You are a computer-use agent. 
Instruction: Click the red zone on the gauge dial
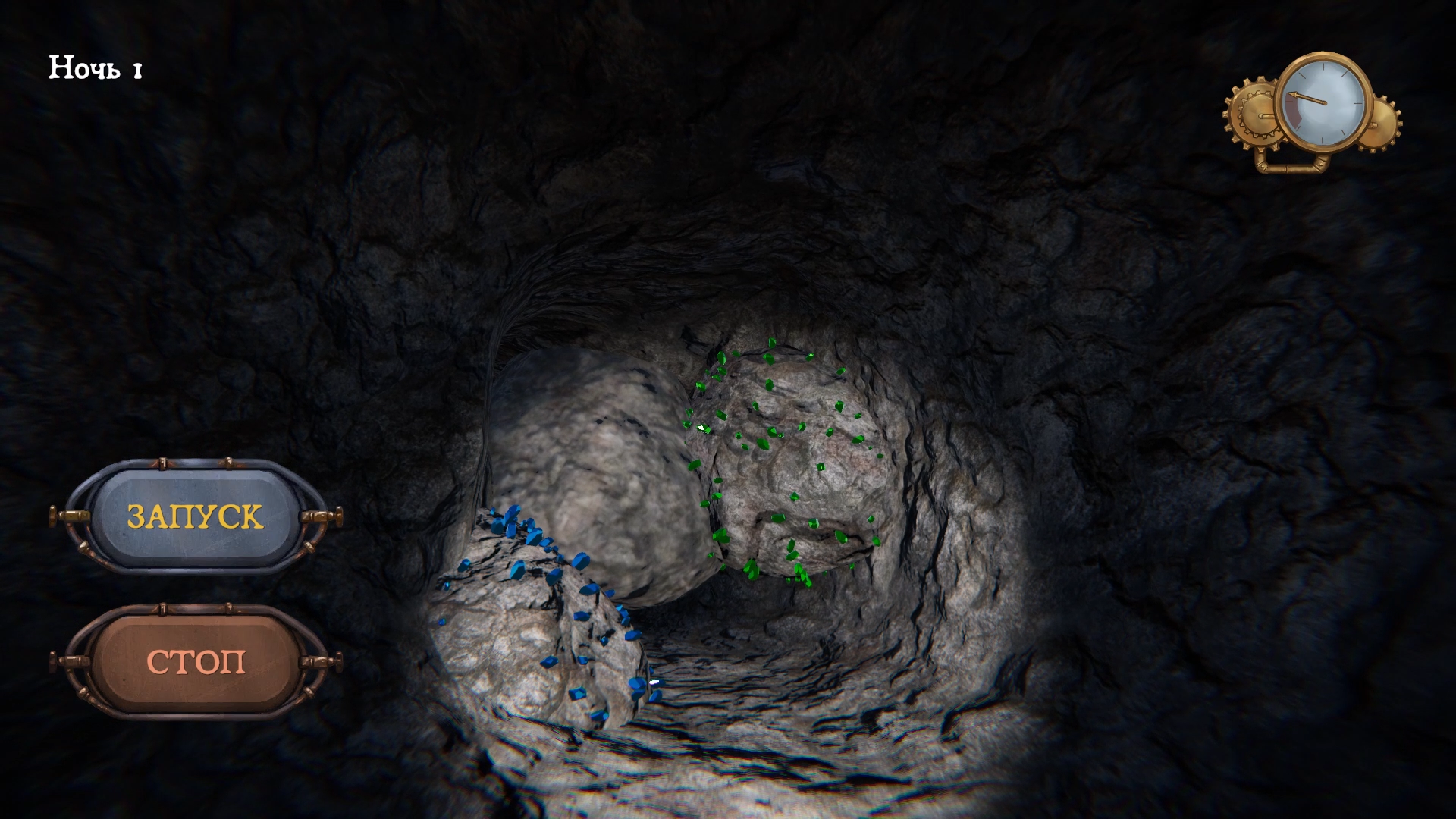click(x=1292, y=110)
